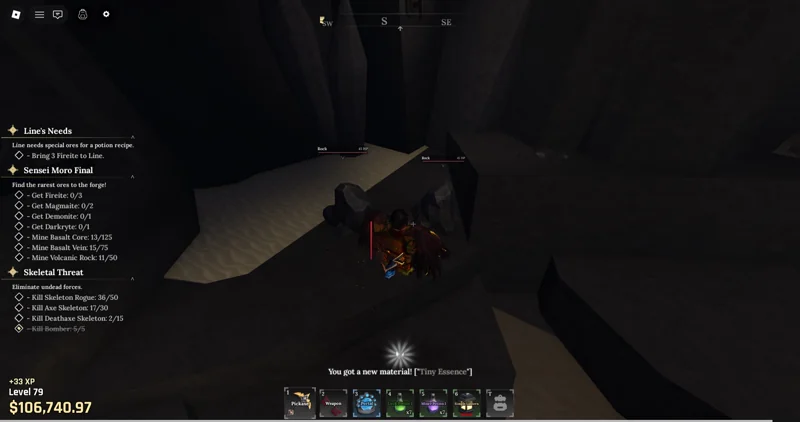The image size is (800, 422).
Task: Select the purple potion slot
Action: (433, 403)
